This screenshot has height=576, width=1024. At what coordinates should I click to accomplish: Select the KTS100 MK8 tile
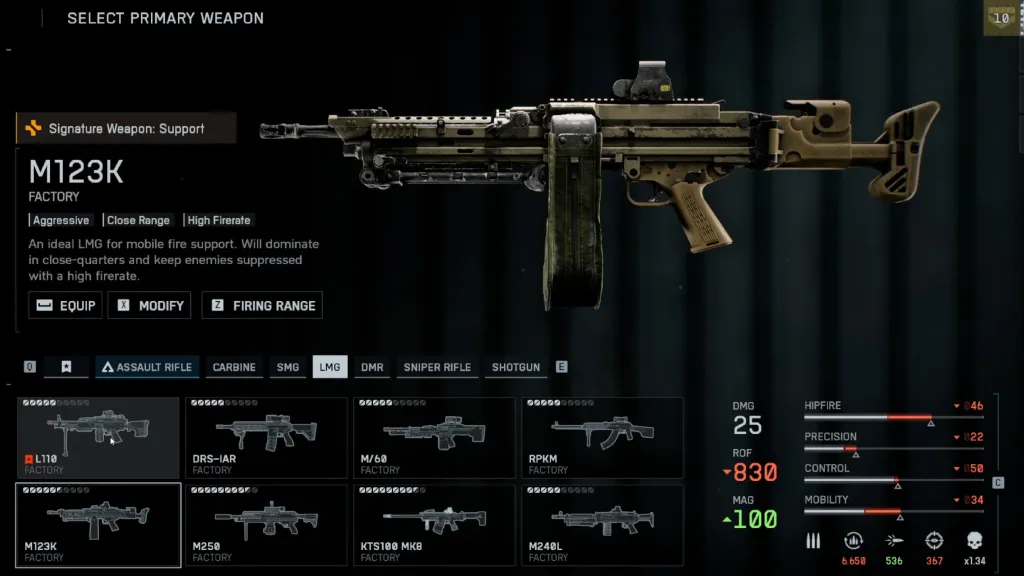click(434, 525)
